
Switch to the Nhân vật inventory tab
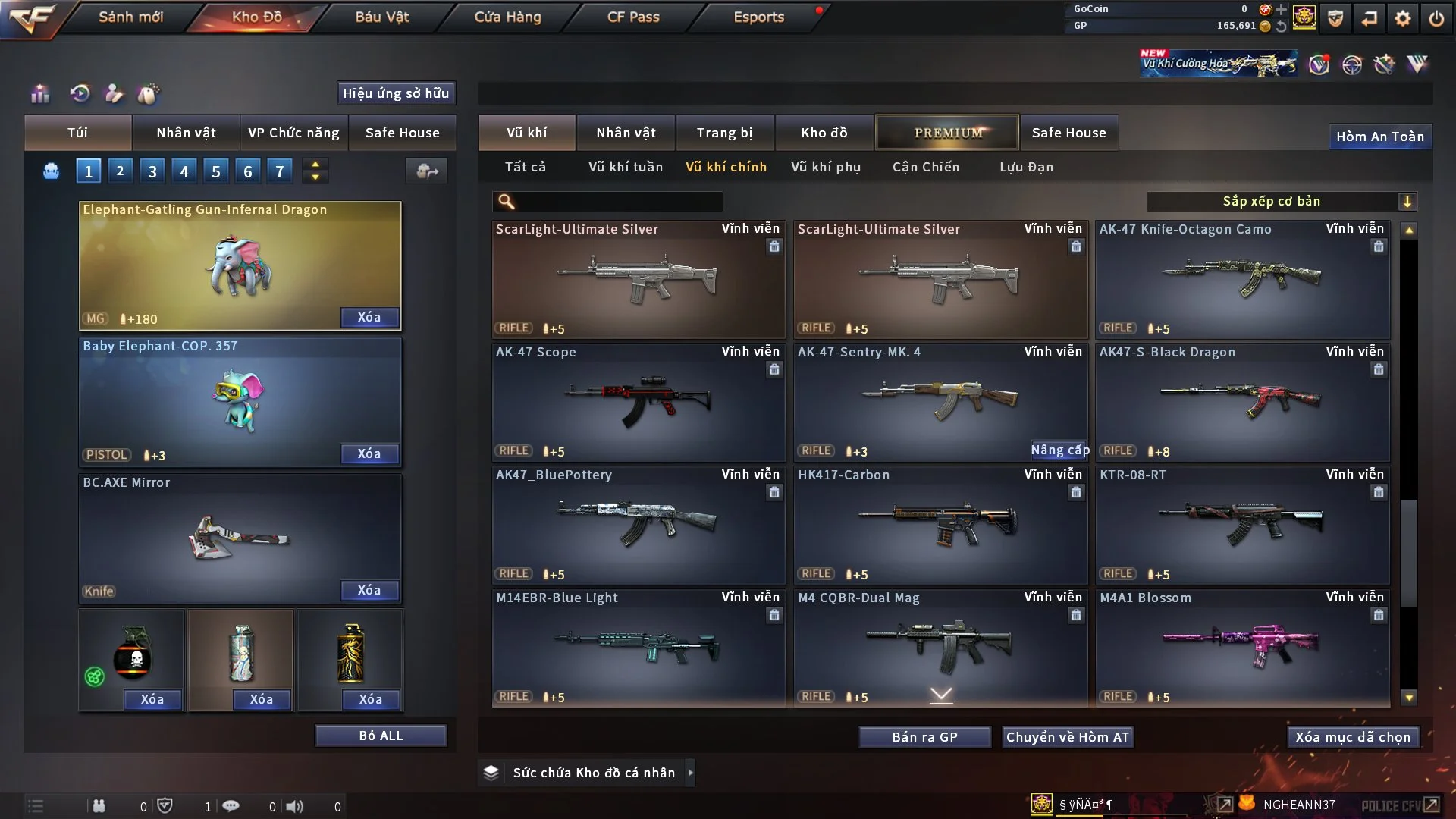(x=626, y=133)
